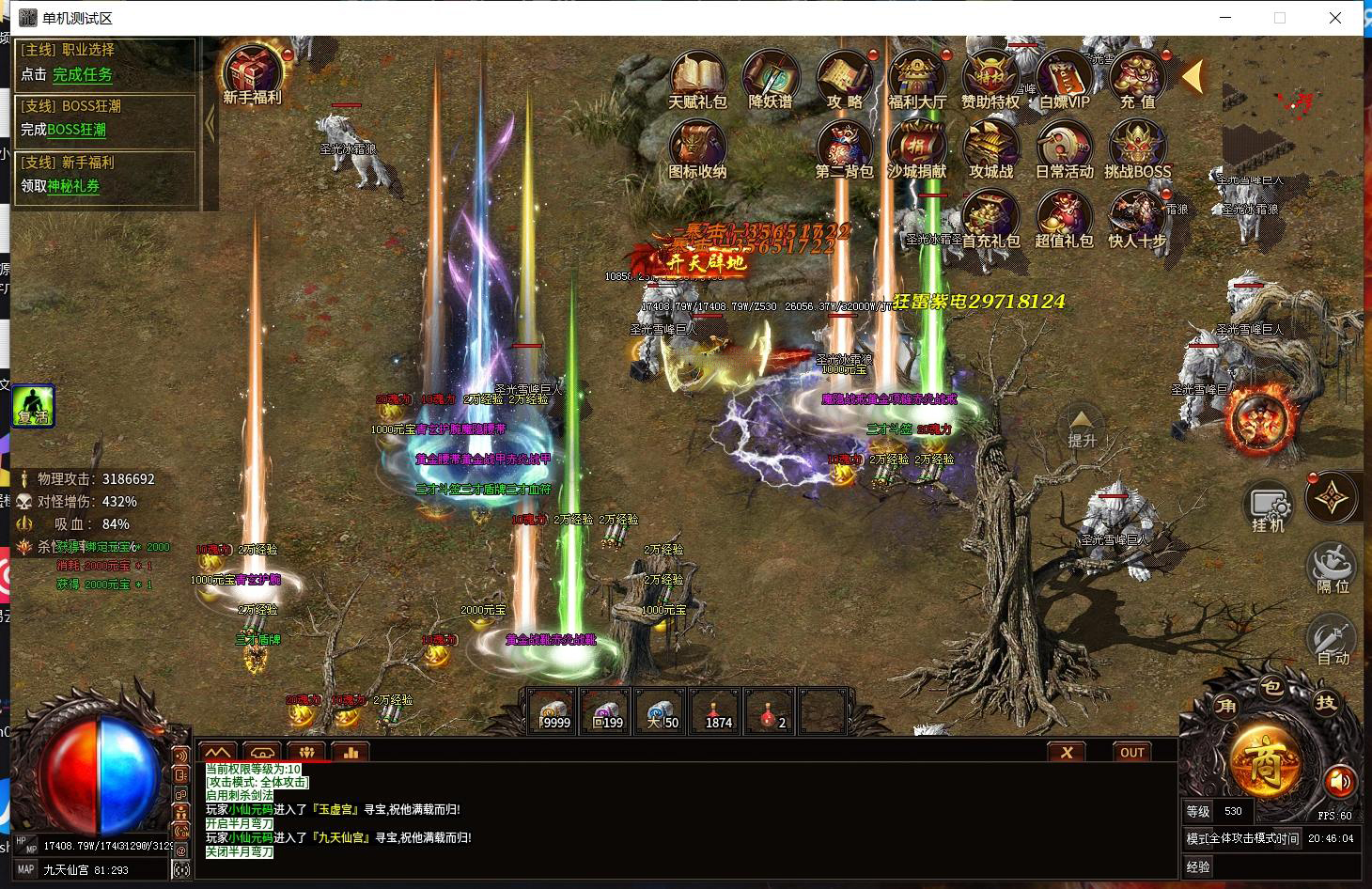This screenshot has width=1372, height=889.
Task: Close the game window
Action: 1334,18
